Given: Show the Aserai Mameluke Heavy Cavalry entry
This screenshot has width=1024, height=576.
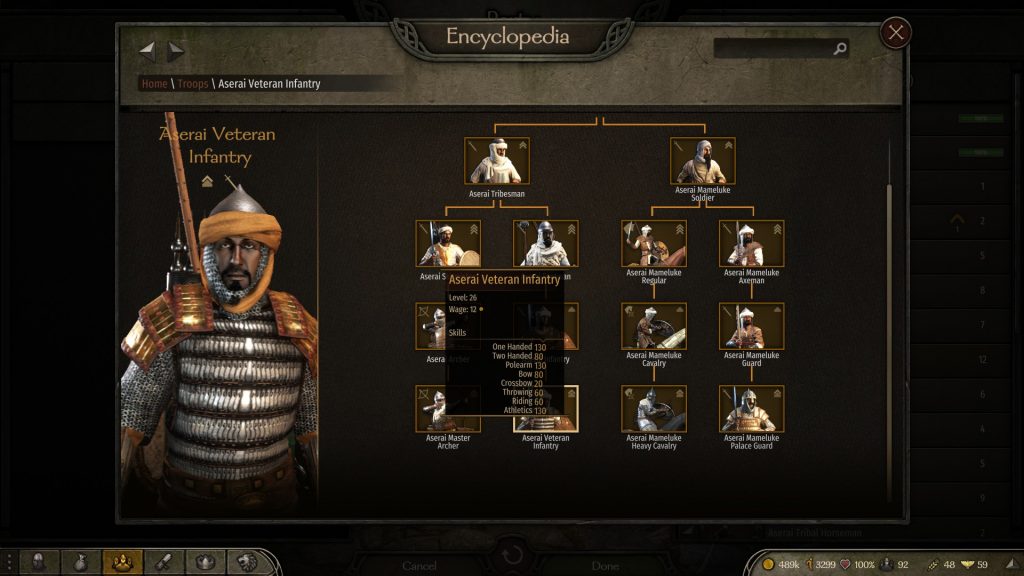Looking at the screenshot, I should (x=653, y=408).
